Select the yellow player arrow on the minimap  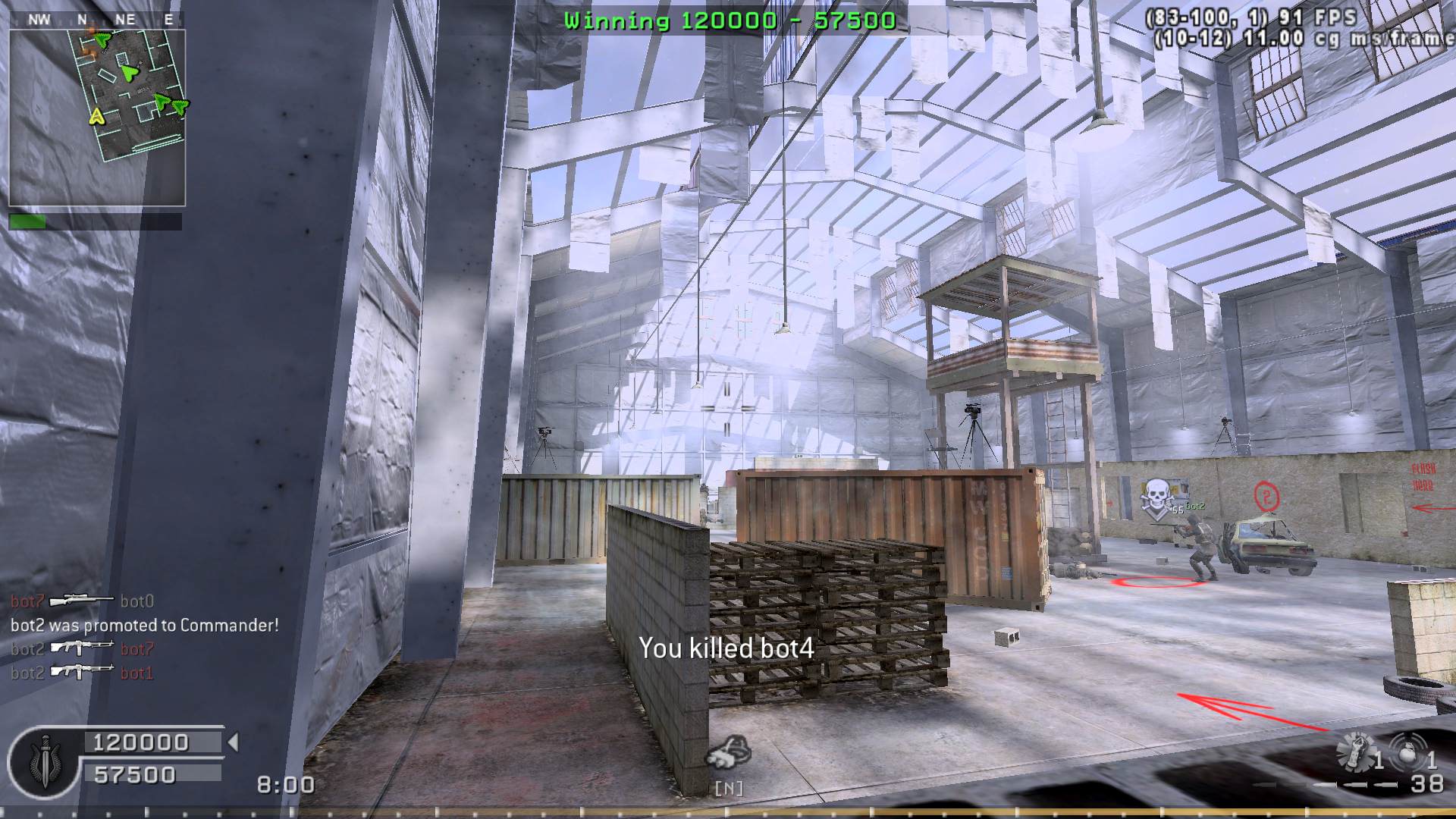tap(96, 117)
